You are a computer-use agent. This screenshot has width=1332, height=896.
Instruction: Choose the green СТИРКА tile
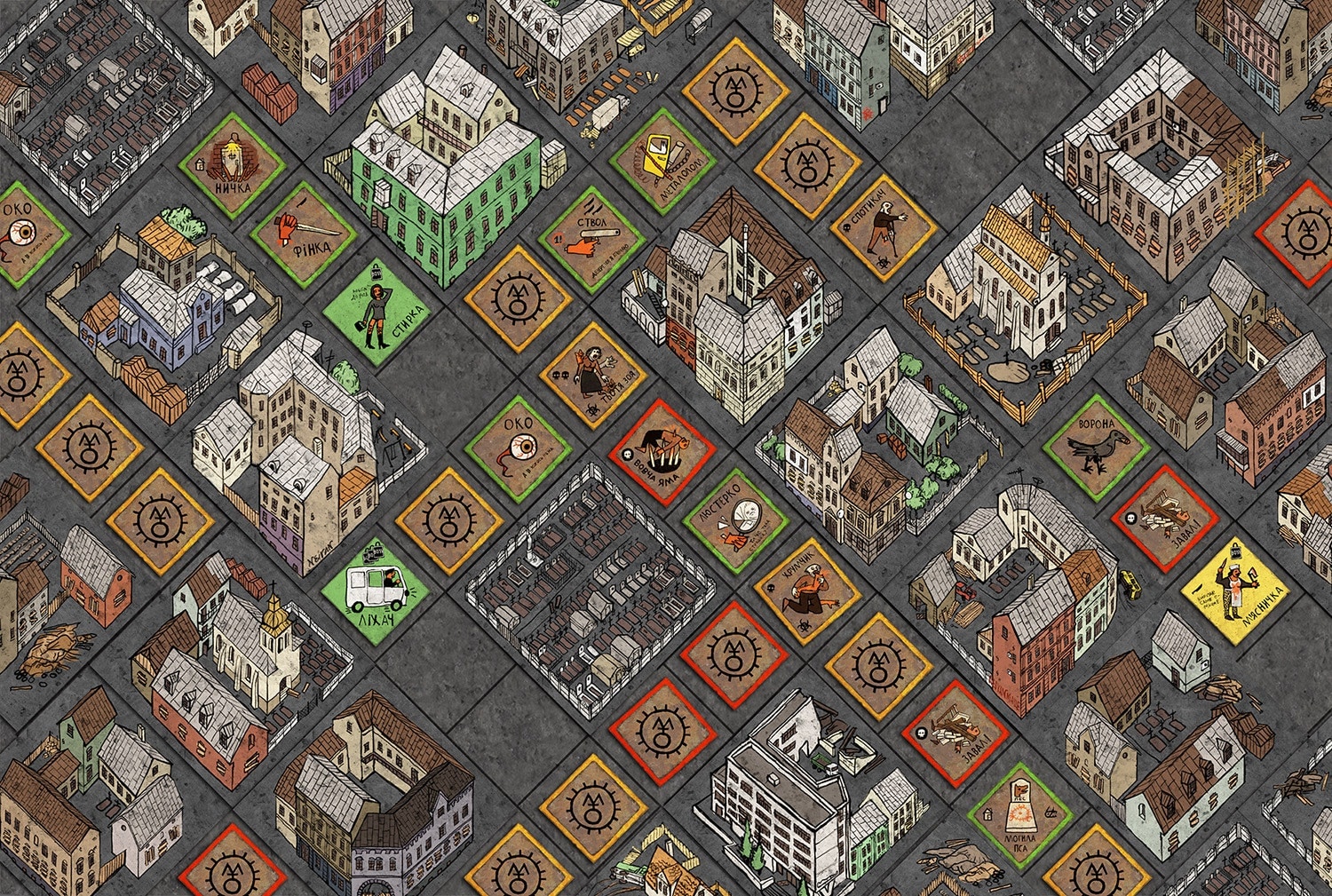click(377, 310)
